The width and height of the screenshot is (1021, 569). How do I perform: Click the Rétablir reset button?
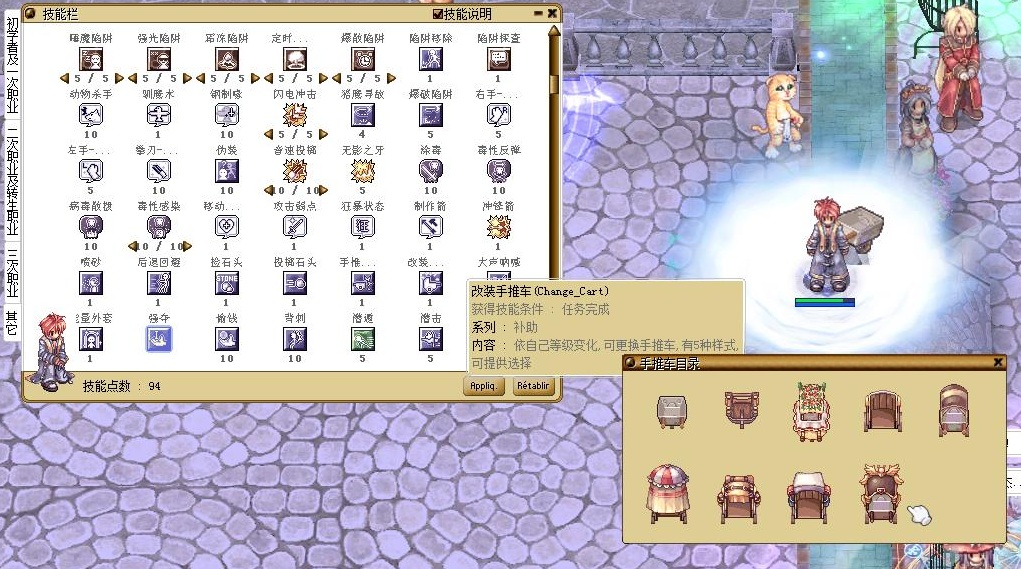534,386
